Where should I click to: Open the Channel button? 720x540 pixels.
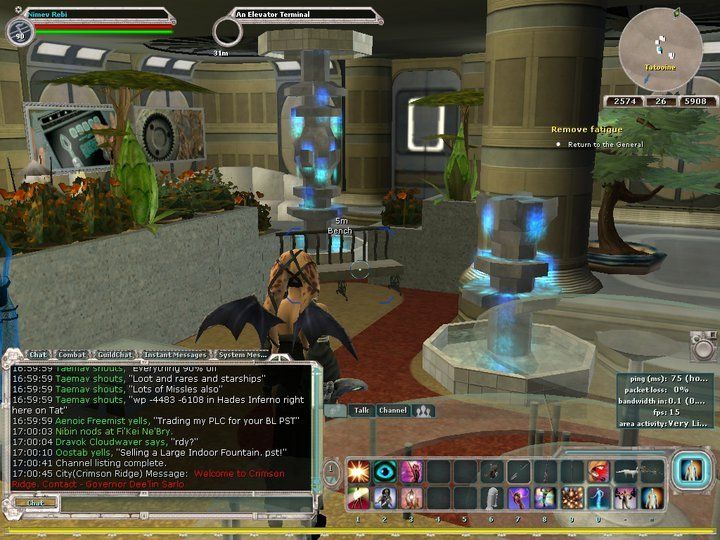(x=392, y=410)
